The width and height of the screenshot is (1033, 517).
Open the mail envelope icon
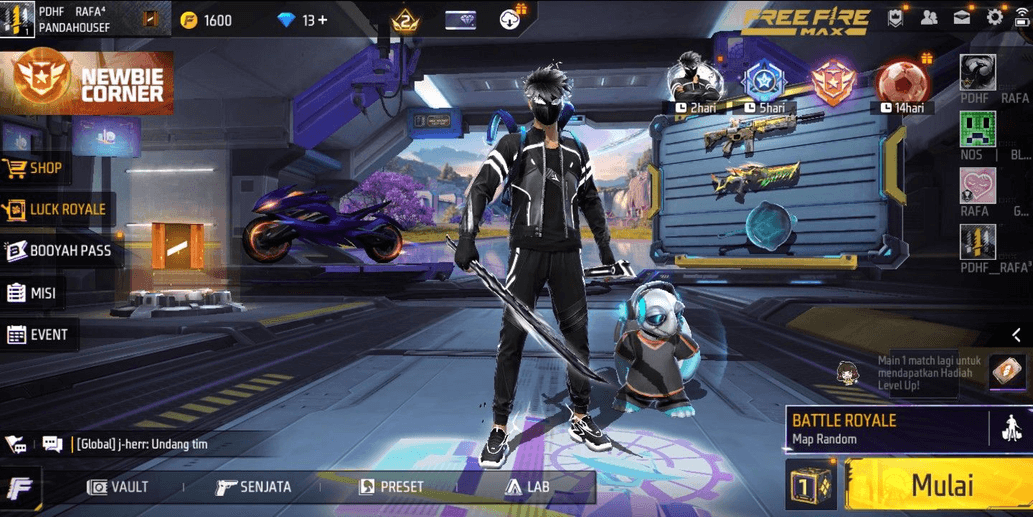click(x=961, y=17)
